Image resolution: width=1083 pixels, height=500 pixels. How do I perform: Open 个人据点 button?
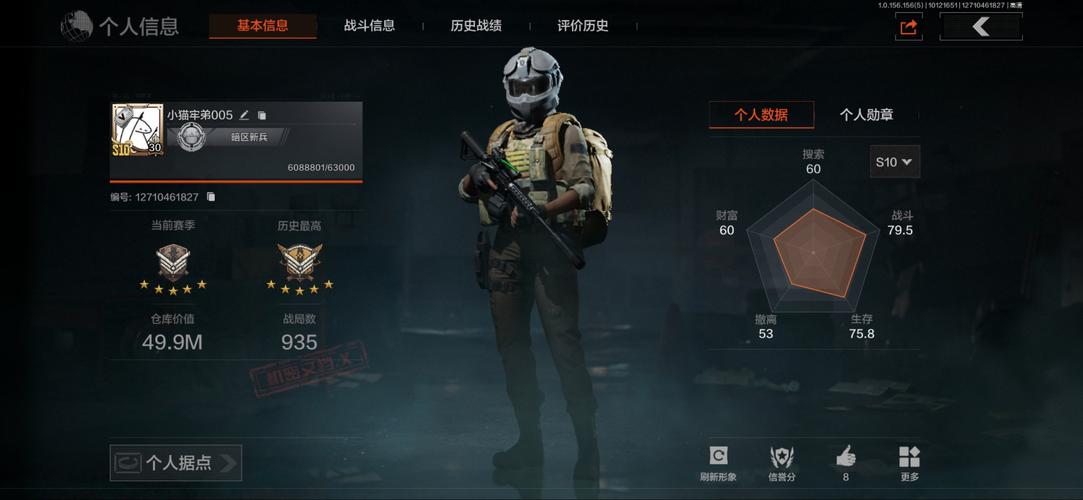coord(176,463)
